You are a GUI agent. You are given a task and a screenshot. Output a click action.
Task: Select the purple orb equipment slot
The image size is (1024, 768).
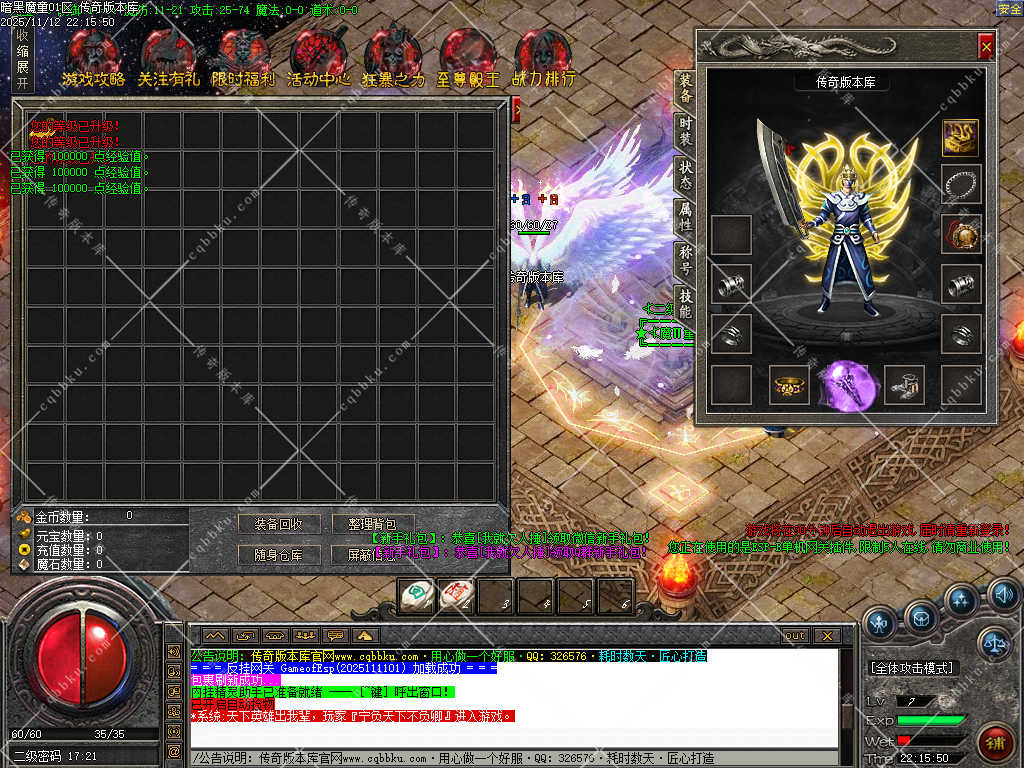(846, 385)
